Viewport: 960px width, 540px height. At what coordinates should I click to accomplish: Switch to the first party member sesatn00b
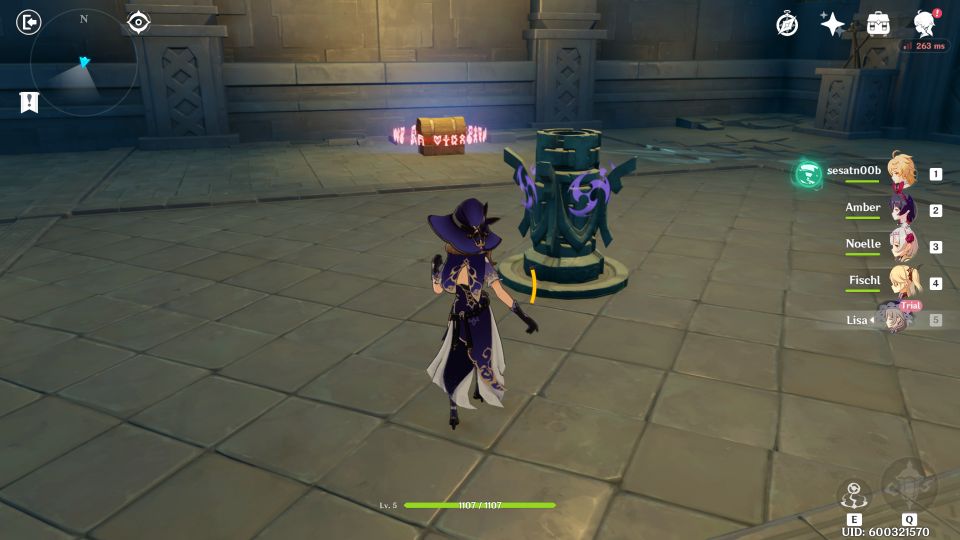click(902, 174)
